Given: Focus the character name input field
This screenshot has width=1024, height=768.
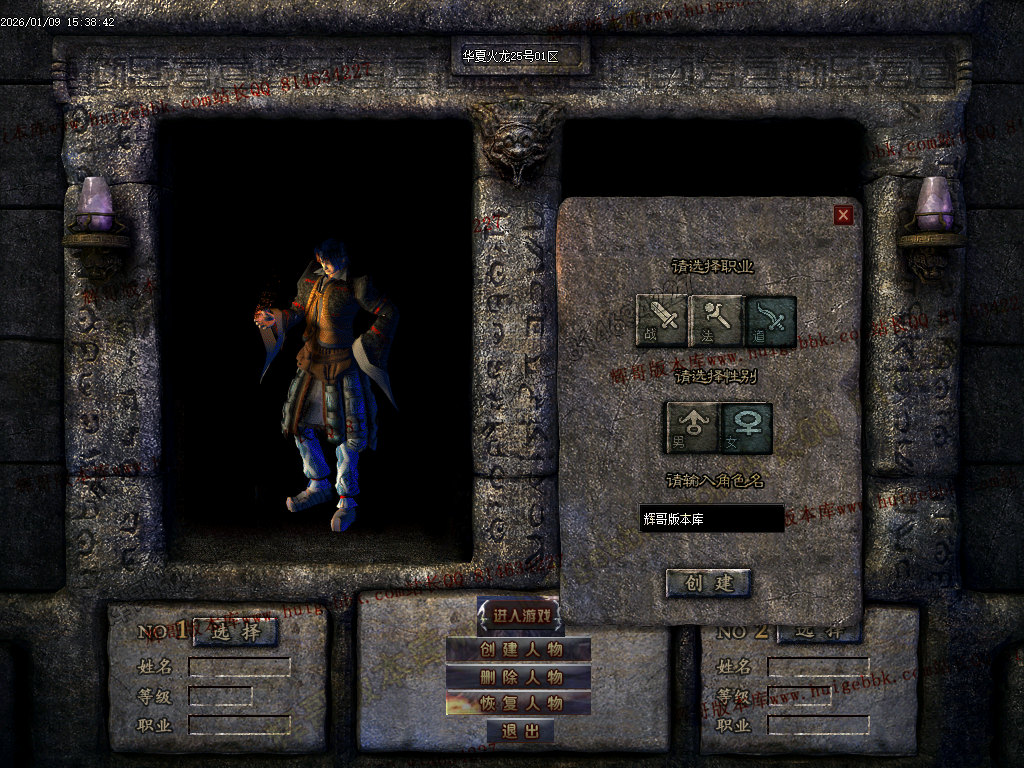Looking at the screenshot, I should click(x=711, y=518).
